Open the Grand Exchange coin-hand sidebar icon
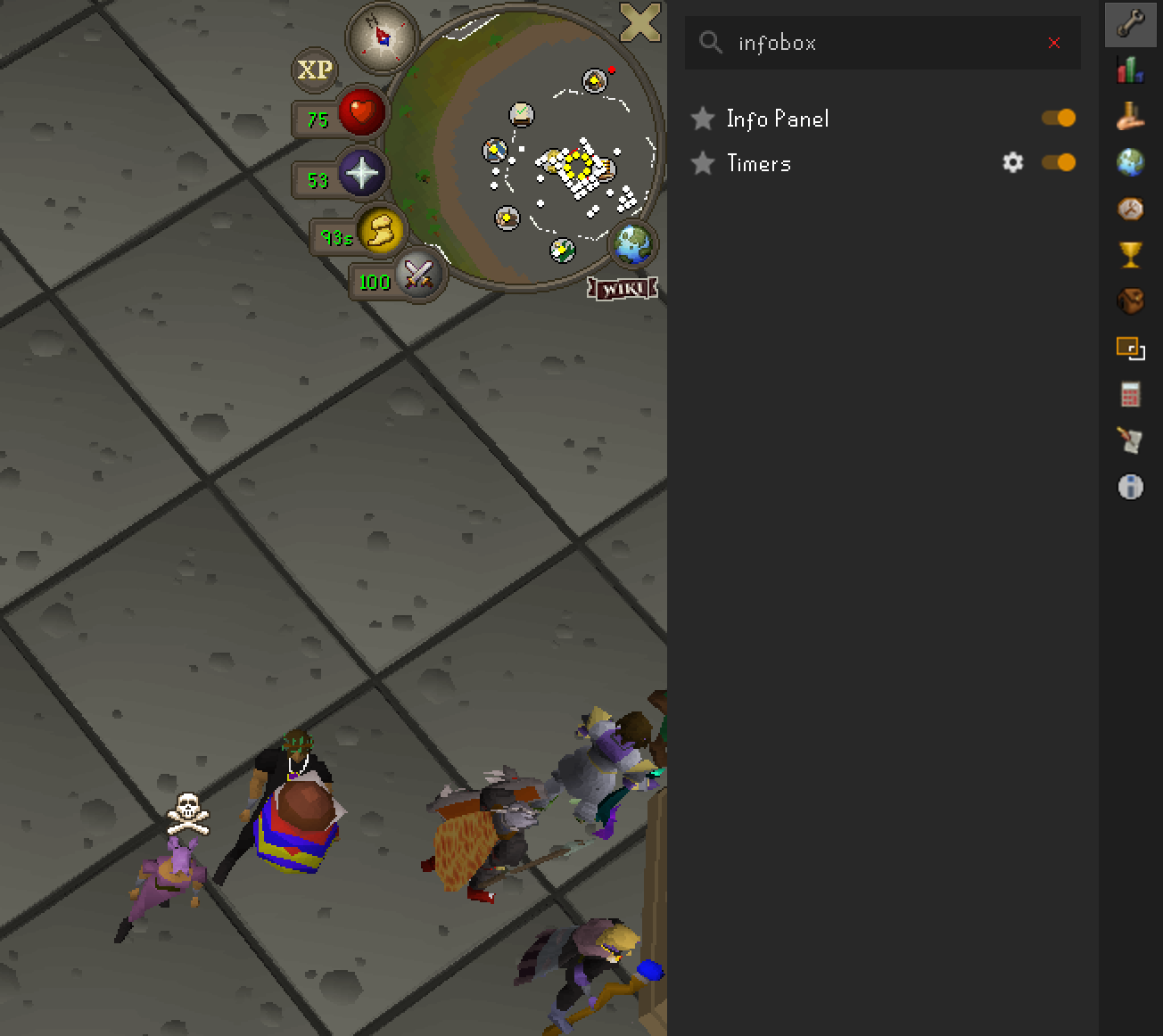 pyautogui.click(x=1130, y=116)
